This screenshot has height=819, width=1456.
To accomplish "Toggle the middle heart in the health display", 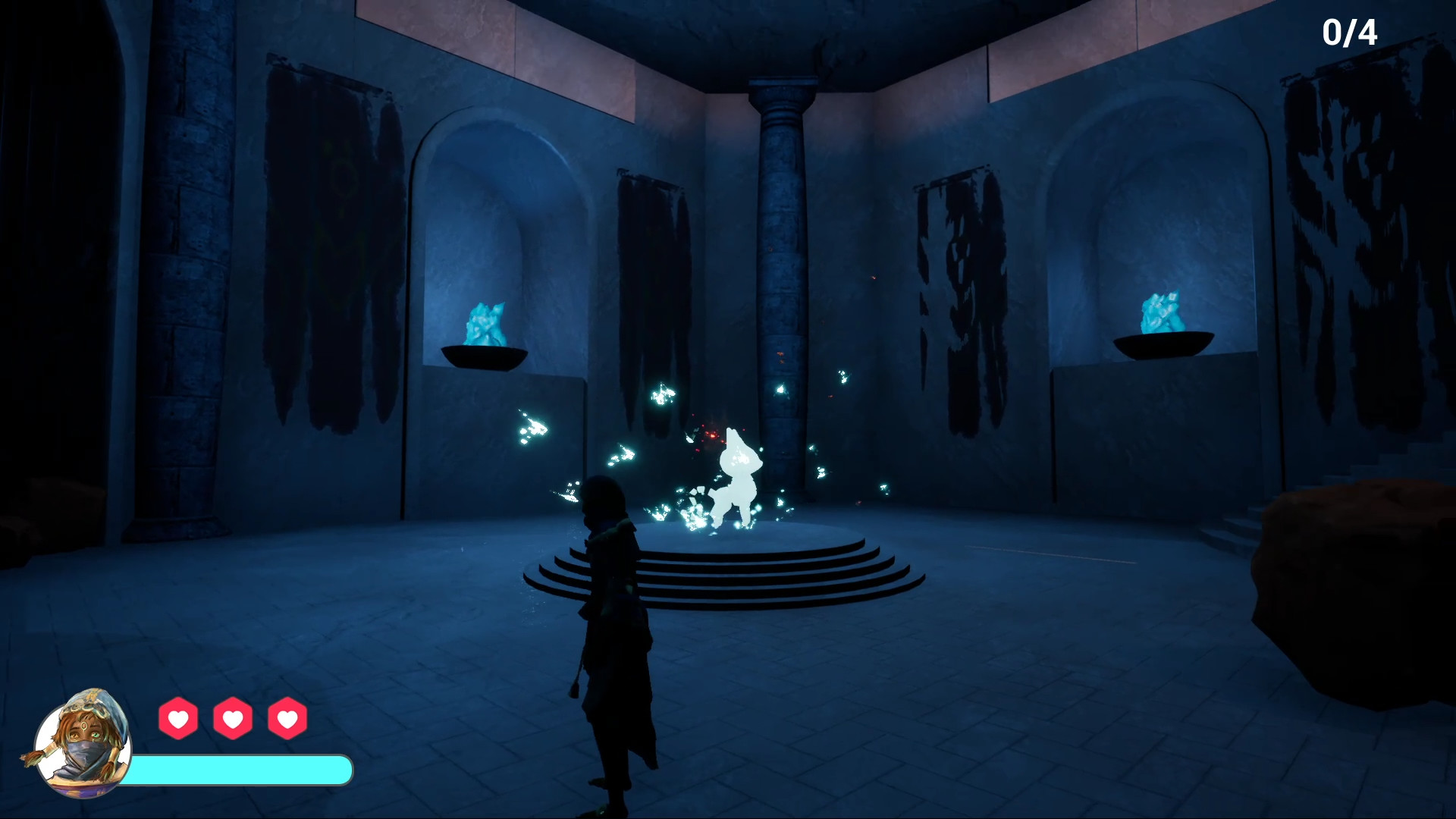I will tap(234, 719).
